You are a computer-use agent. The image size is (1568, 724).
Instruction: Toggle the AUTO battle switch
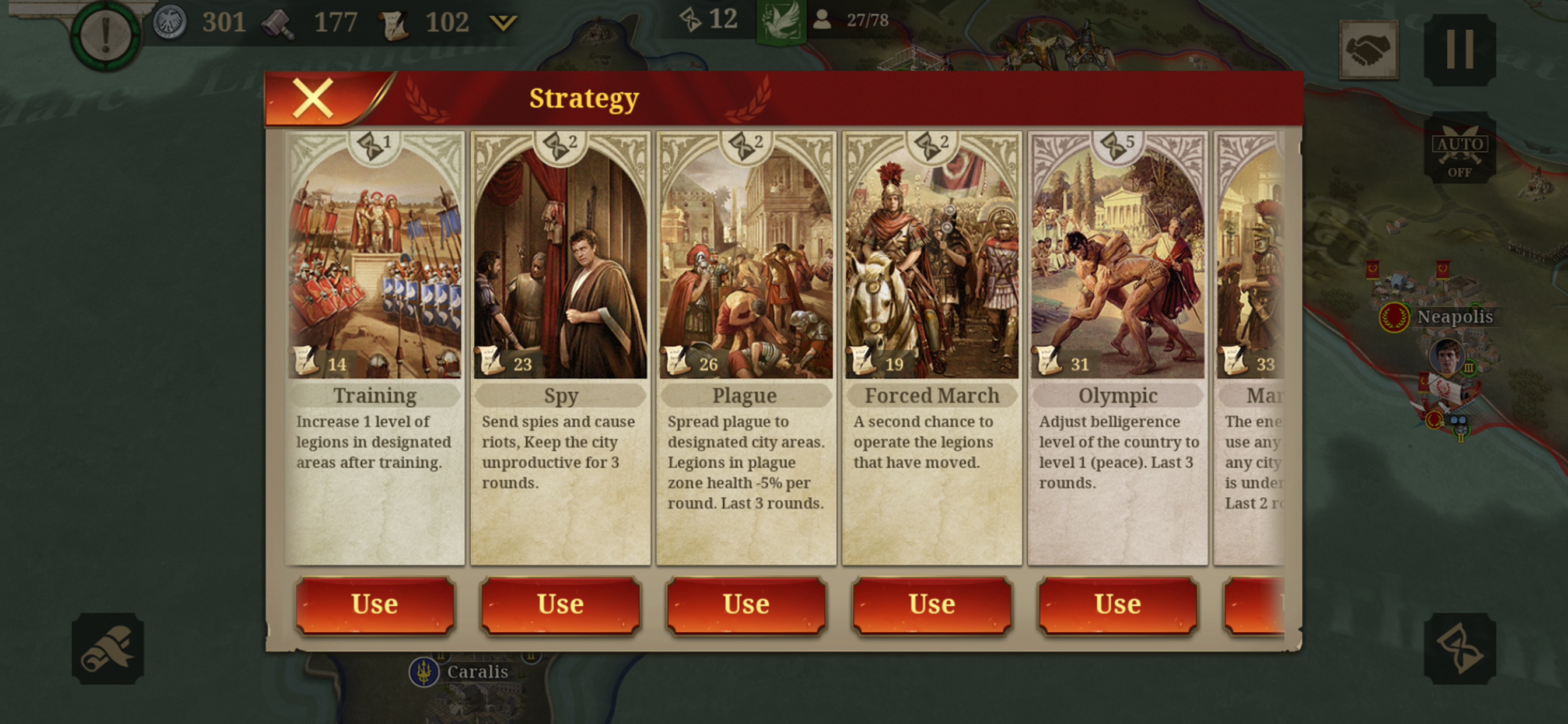(x=1459, y=148)
